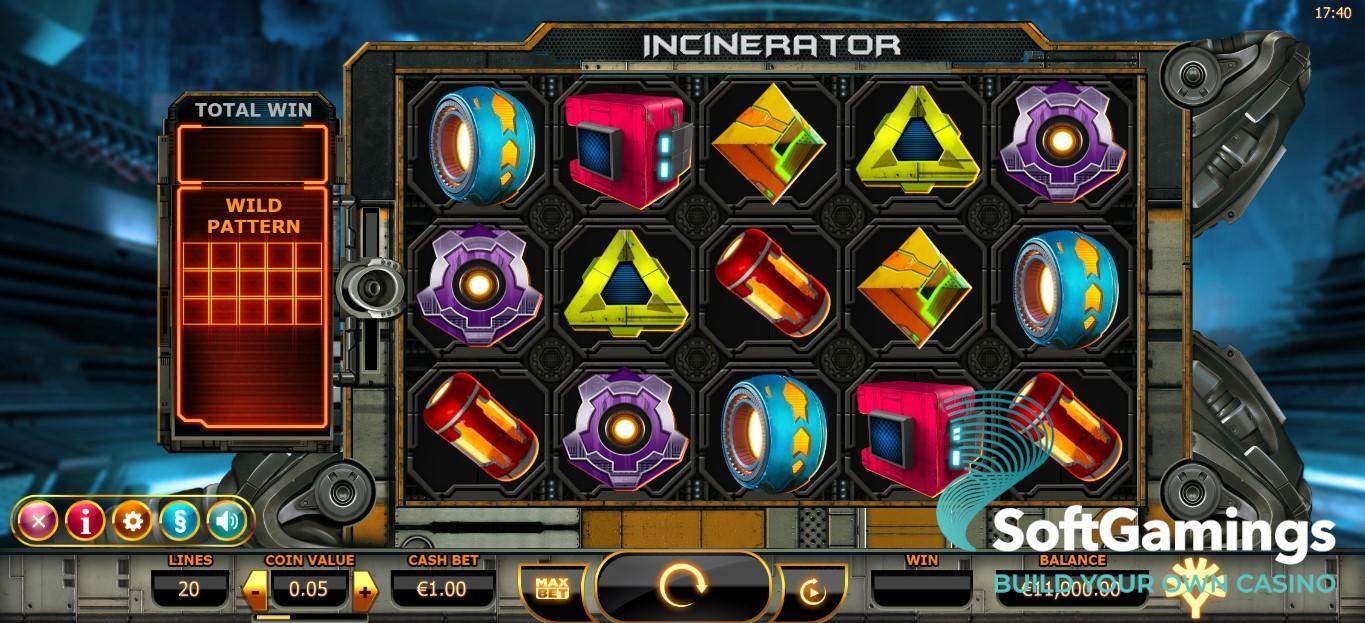Start autoplay with the small play button
The width and height of the screenshot is (1365, 623).
[812, 592]
